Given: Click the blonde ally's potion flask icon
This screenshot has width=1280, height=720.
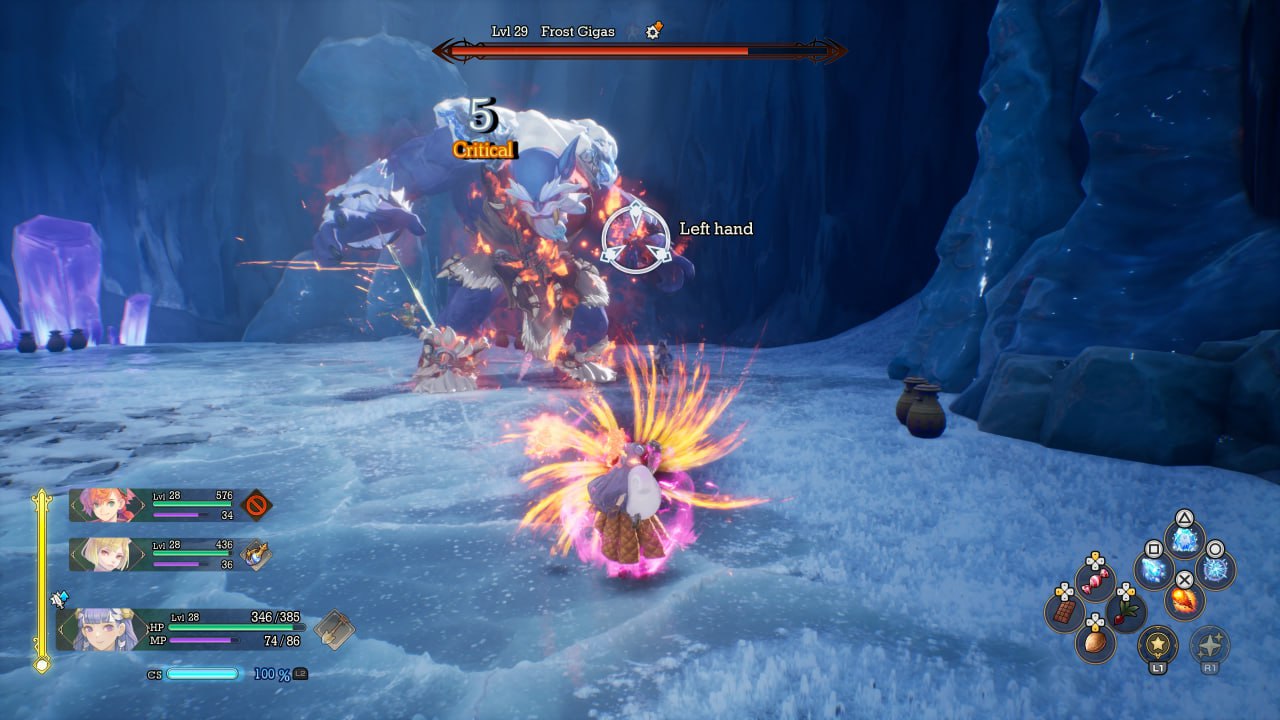Looking at the screenshot, I should (x=257, y=554).
